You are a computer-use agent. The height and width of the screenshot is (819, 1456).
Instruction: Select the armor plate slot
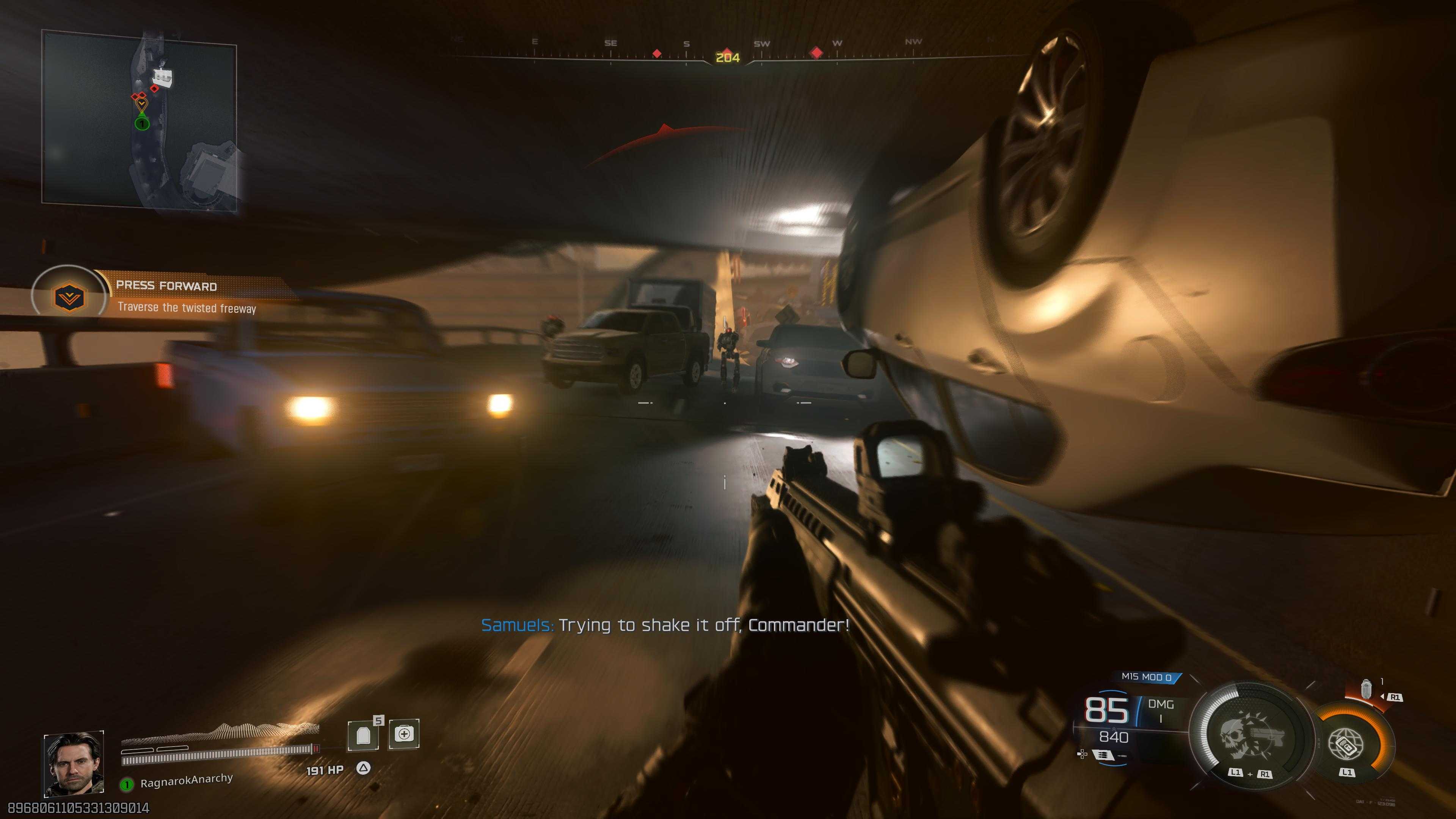[x=364, y=735]
